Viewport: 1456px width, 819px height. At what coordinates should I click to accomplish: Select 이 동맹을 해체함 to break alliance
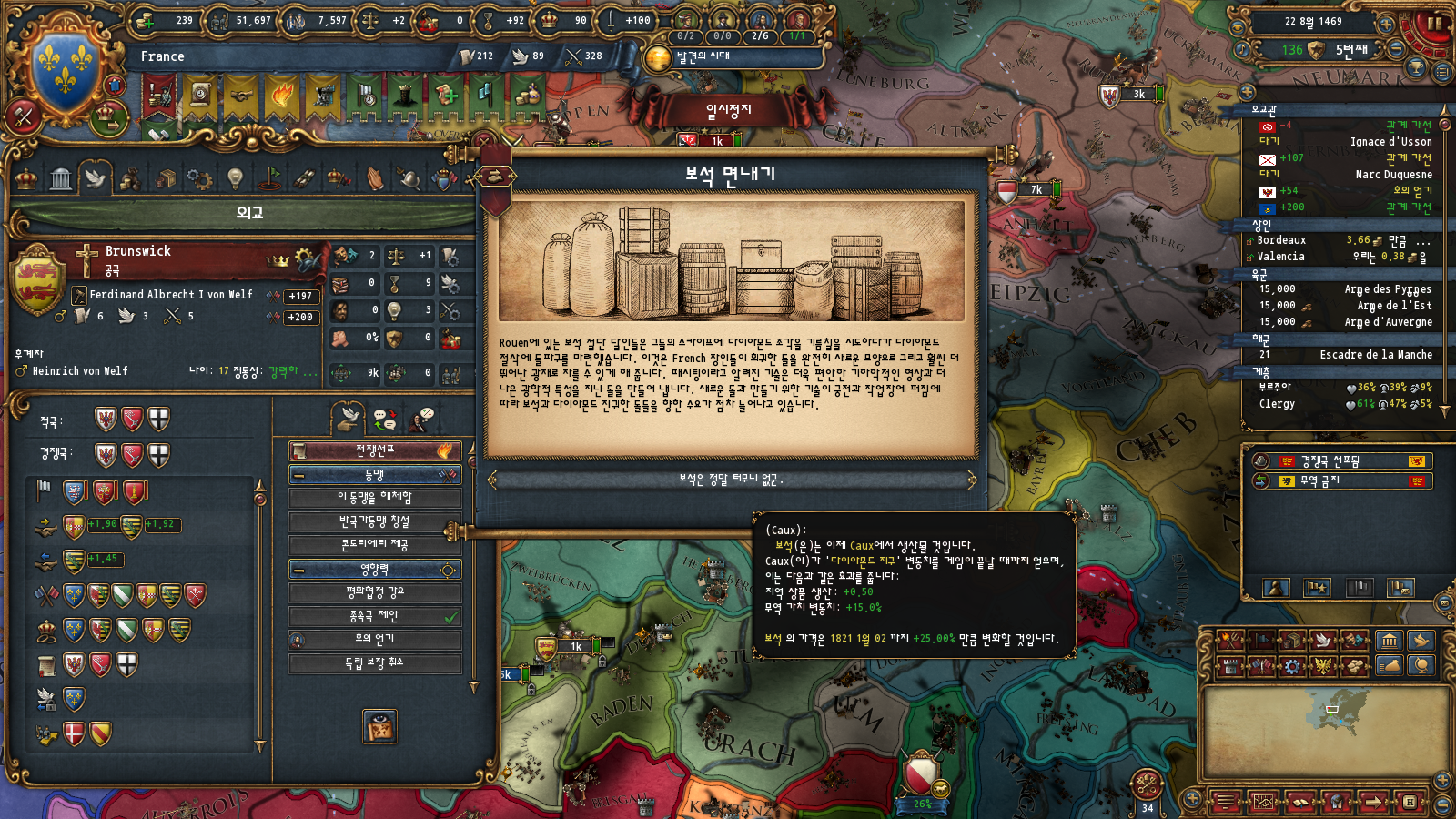coord(375,498)
